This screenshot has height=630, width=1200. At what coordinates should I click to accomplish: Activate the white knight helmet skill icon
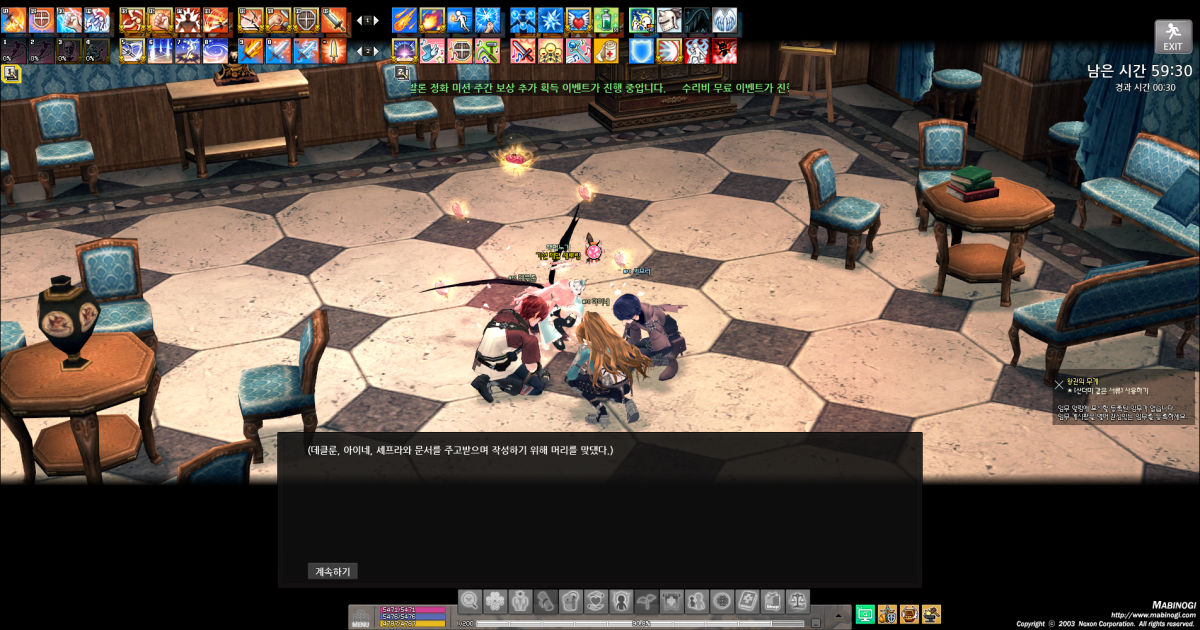coord(668,20)
